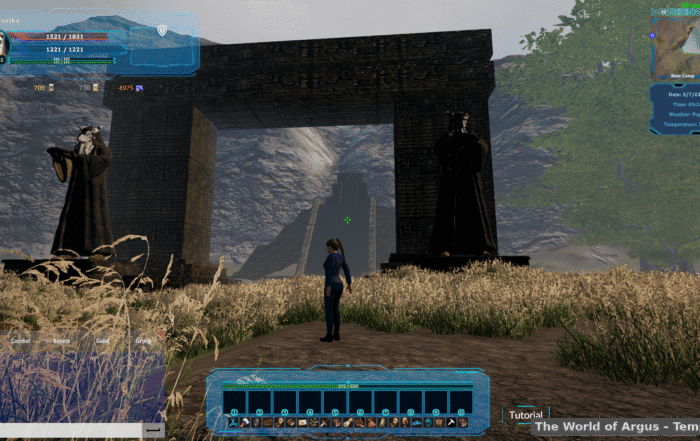Click the shield icon on player frame
Screen dimensions: 700x441
[162, 30]
